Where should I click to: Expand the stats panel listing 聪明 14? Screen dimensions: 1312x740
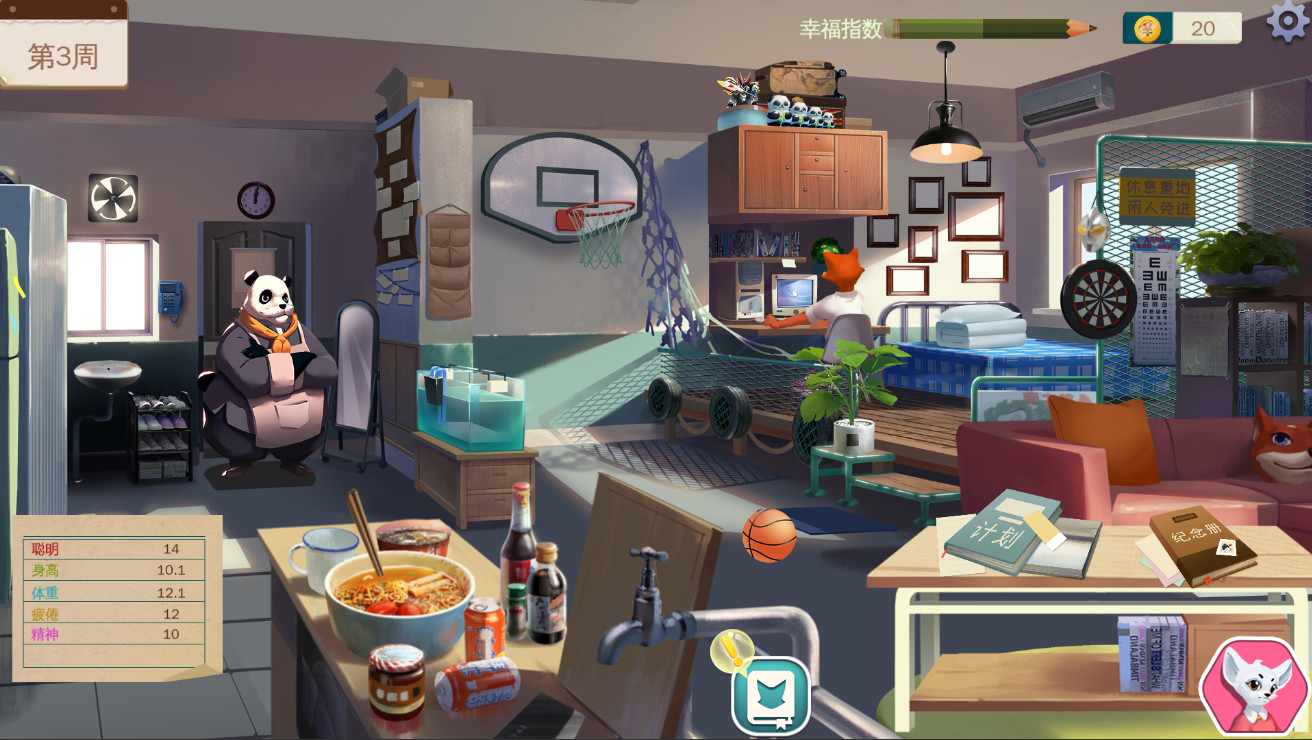pos(110,550)
